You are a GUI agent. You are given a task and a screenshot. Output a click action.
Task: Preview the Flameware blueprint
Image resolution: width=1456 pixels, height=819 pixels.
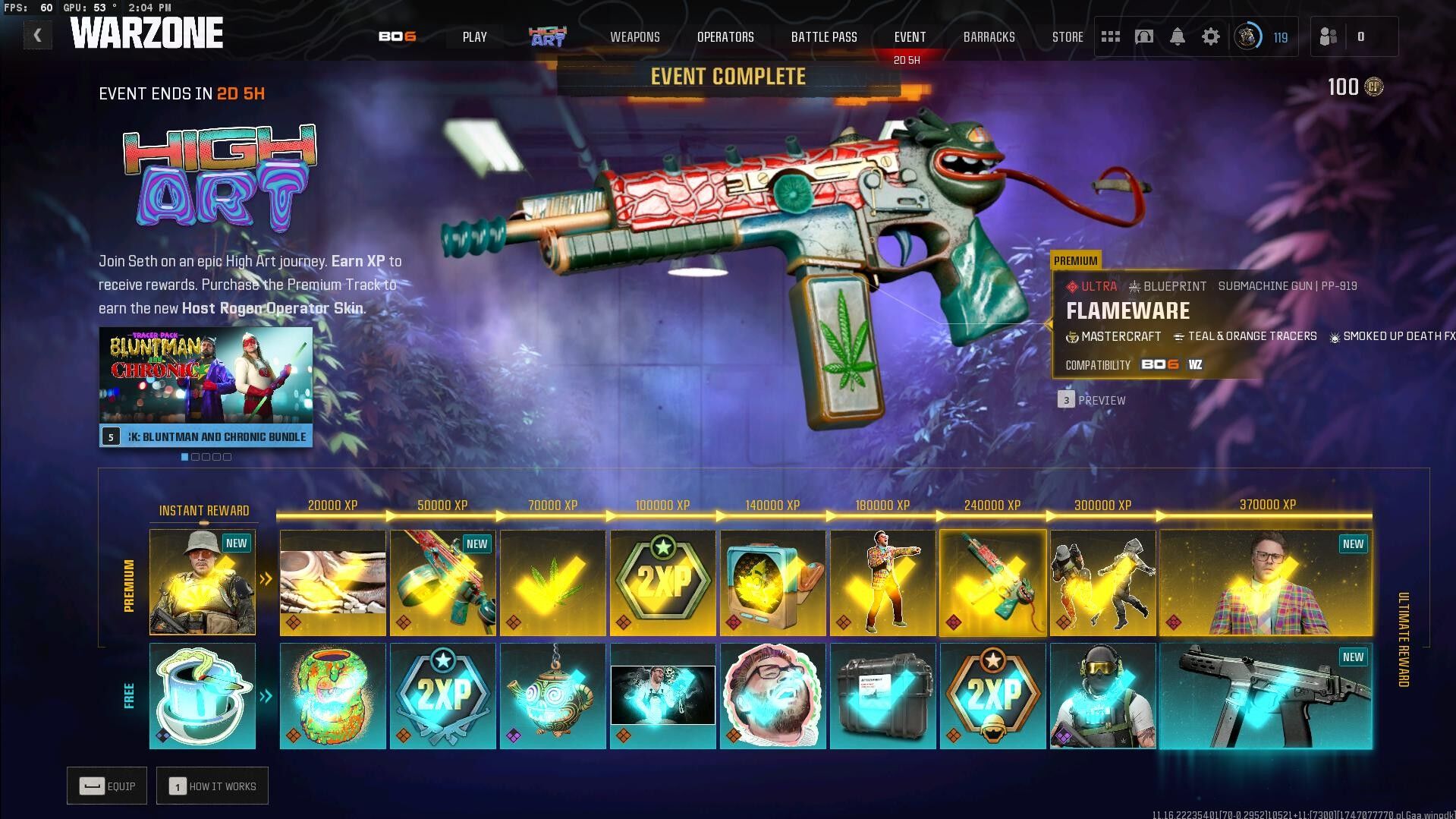1092,400
